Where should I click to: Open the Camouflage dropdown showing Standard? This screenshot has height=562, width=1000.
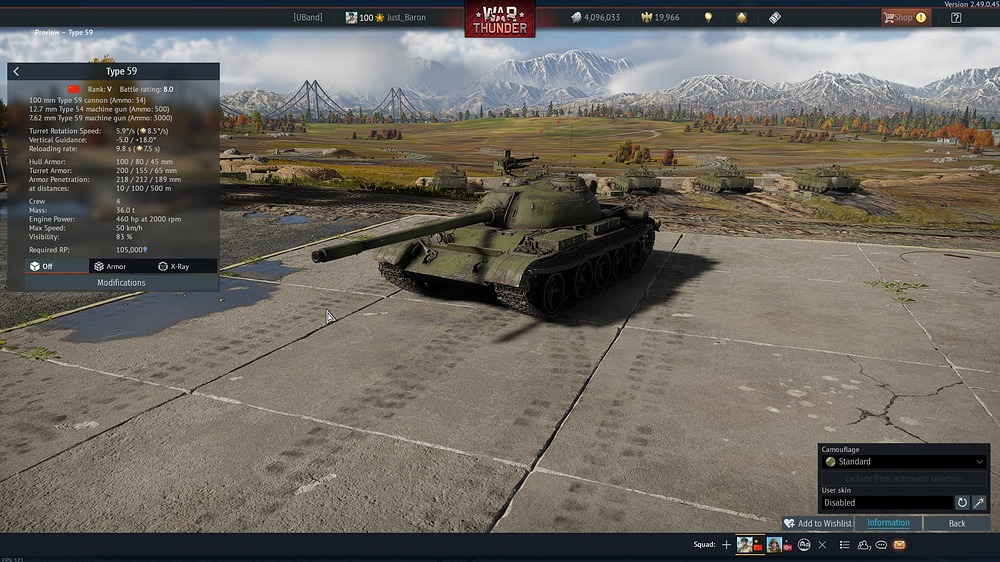coord(903,462)
